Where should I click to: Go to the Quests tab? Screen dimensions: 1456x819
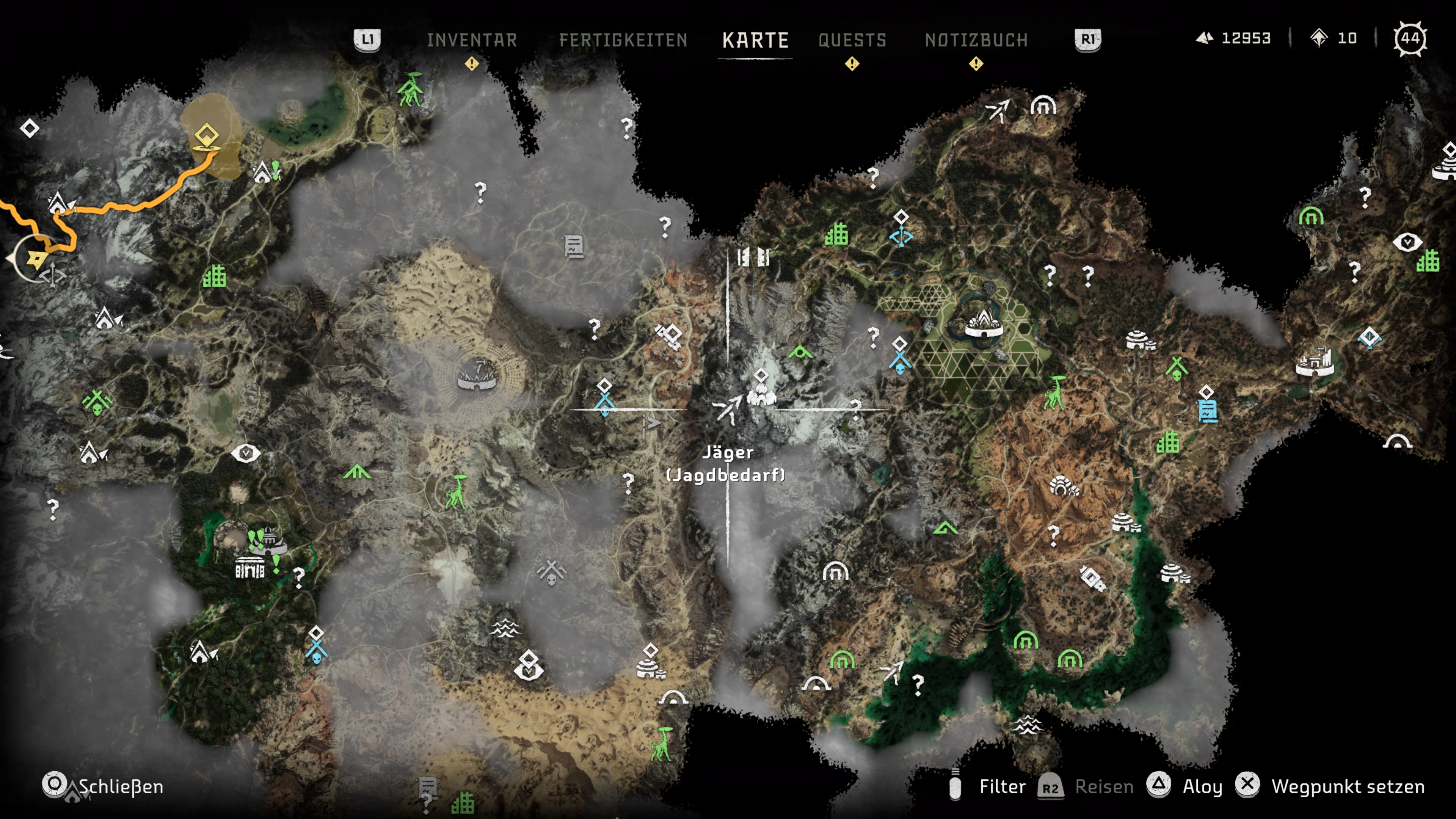(x=852, y=40)
